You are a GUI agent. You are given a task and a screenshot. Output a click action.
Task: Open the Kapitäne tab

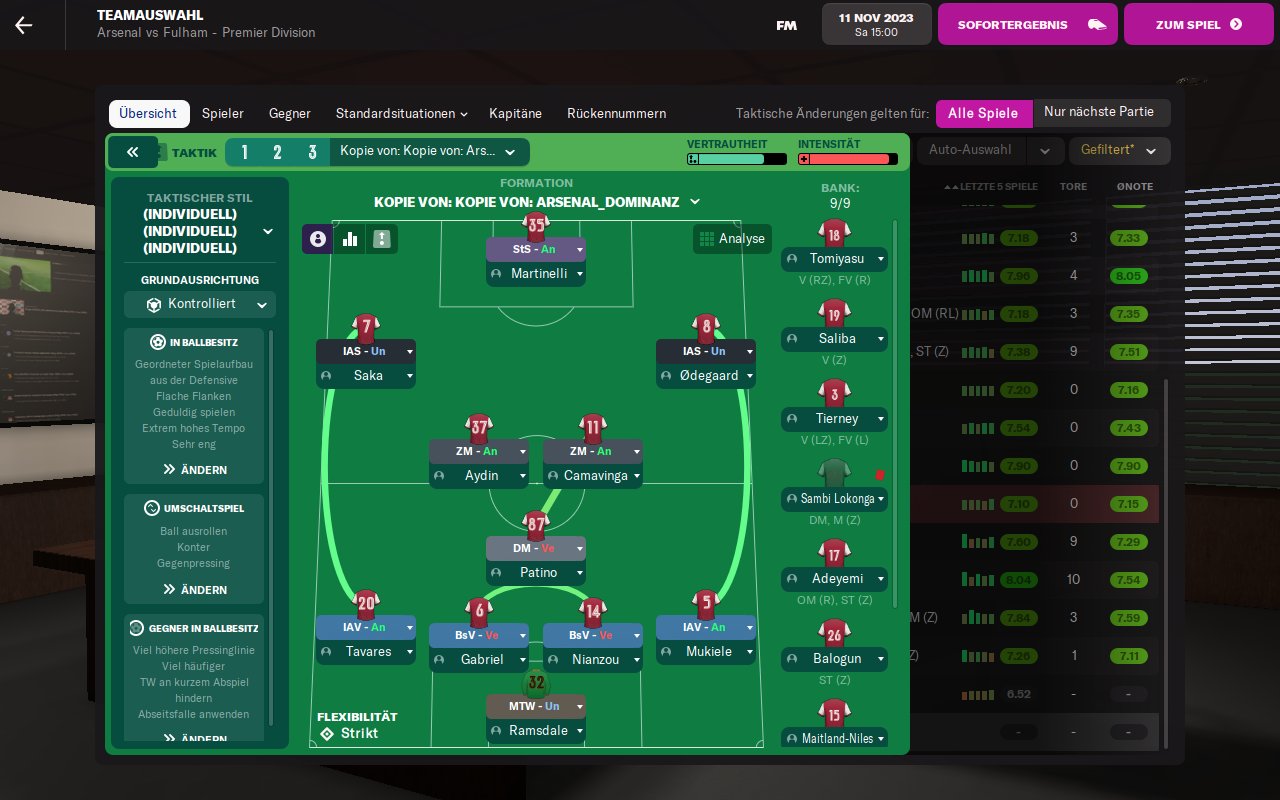(515, 114)
